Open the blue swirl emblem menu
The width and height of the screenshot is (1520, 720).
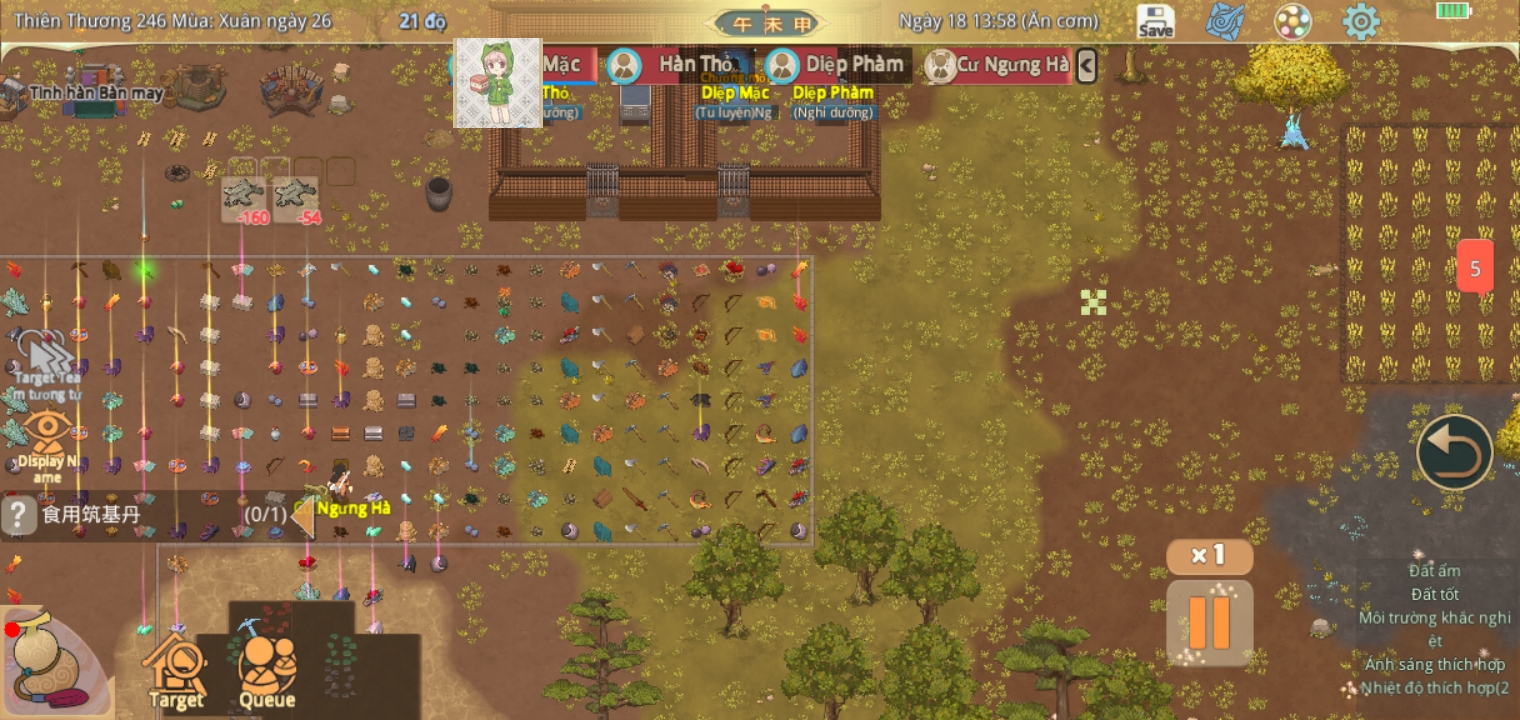1224,21
